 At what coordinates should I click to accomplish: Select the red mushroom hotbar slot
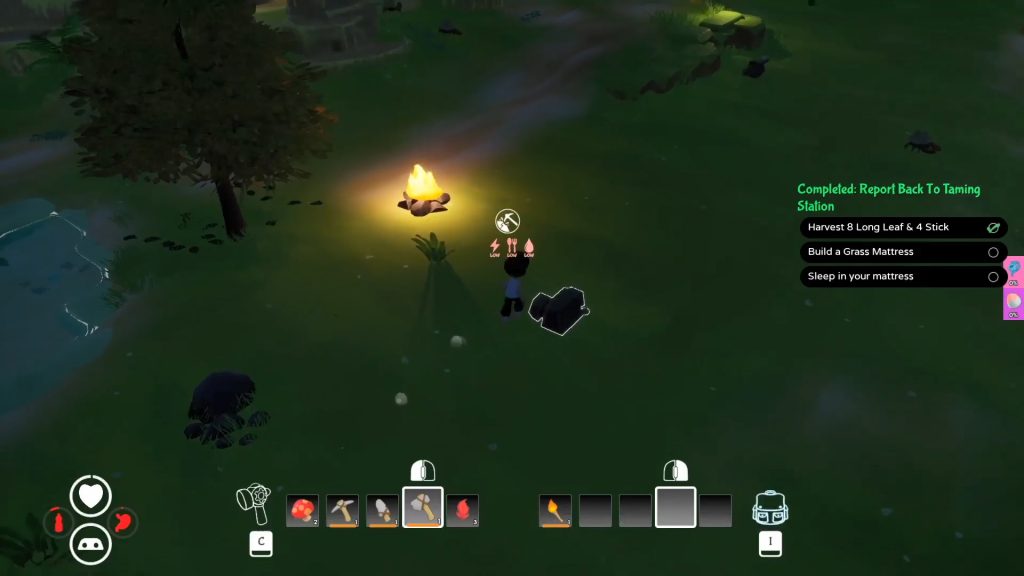coord(302,510)
